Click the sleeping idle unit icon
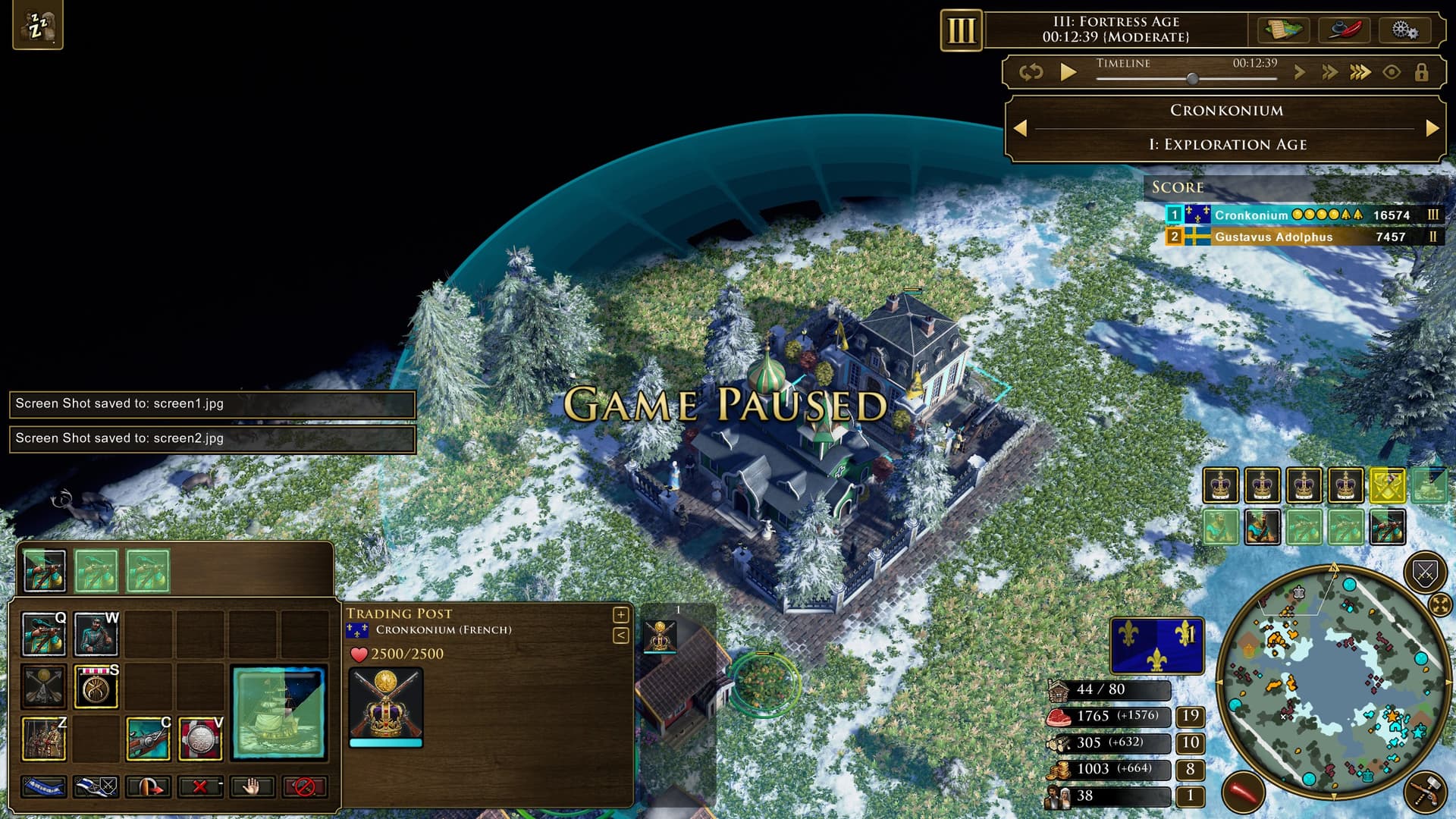The image size is (1456, 819). coord(38,27)
